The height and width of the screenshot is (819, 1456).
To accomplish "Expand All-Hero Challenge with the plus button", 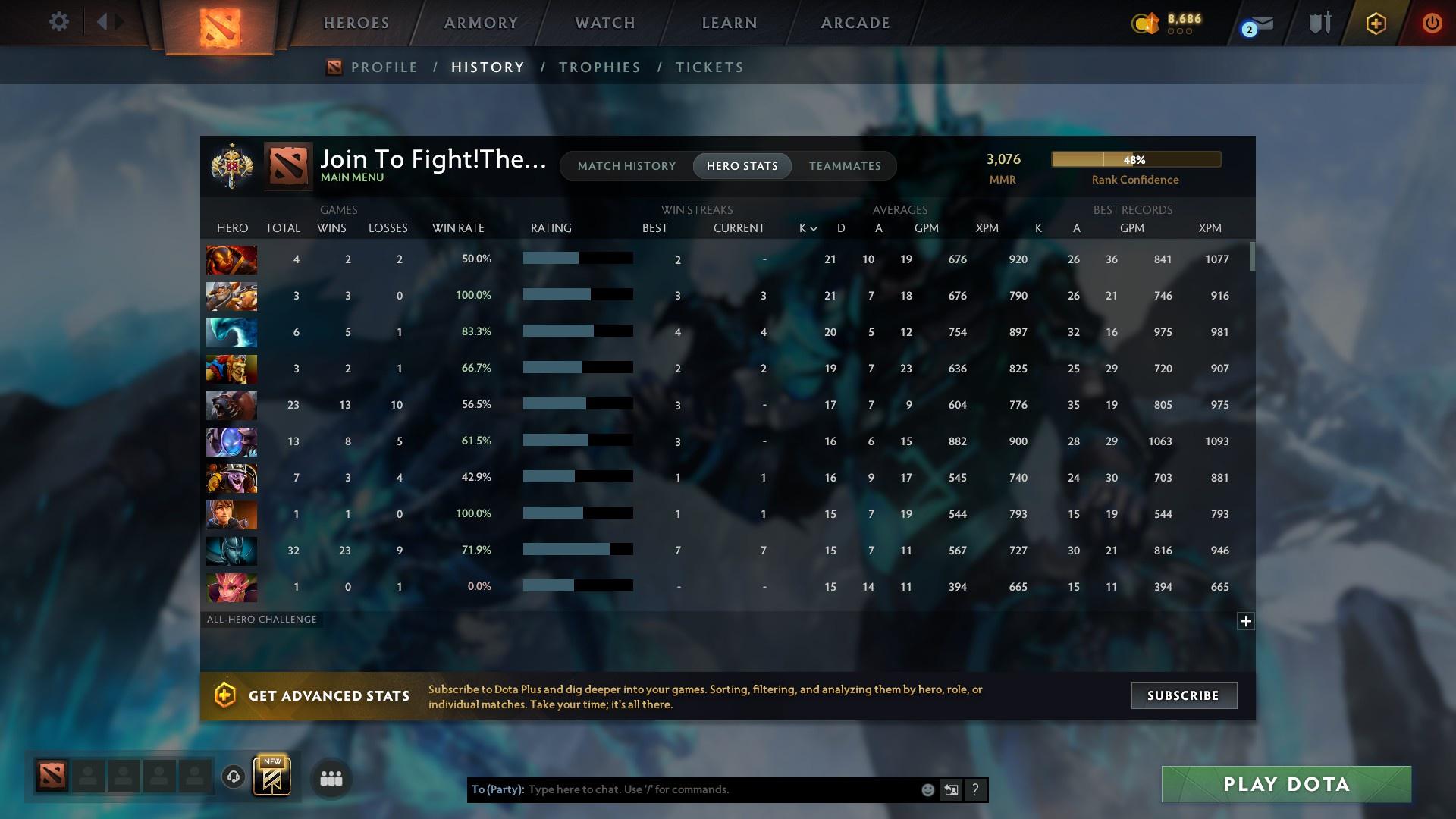I will point(1244,621).
